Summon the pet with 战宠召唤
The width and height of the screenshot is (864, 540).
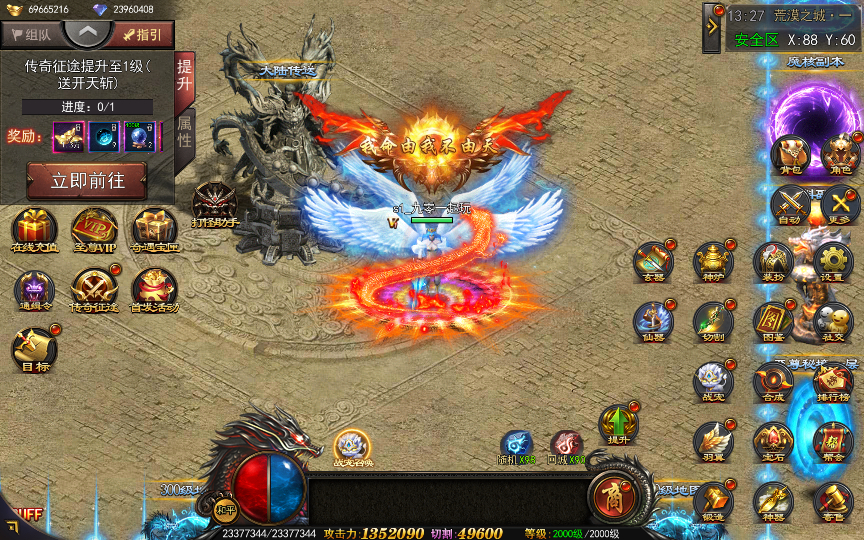(353, 446)
